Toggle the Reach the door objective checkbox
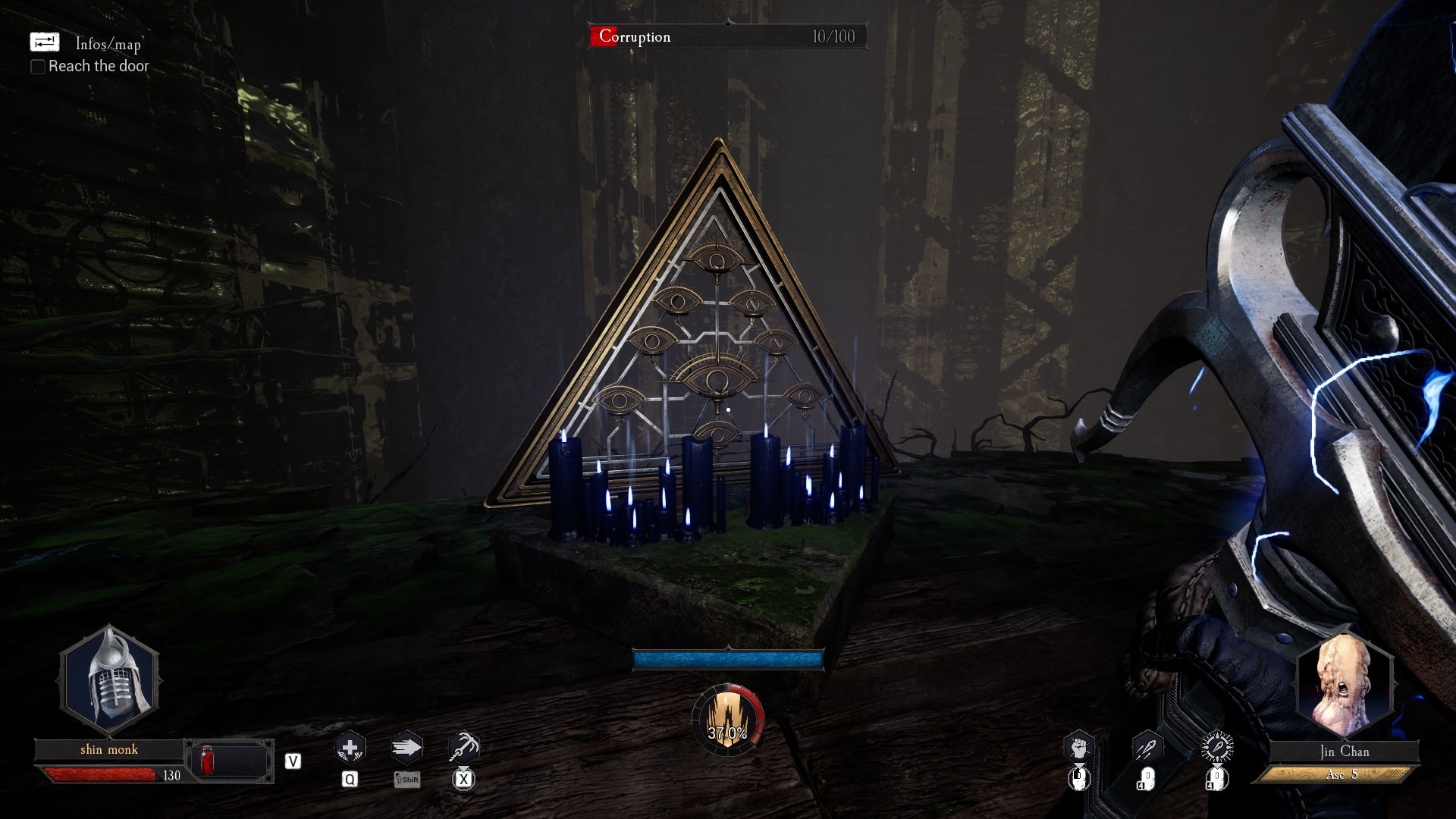 pyautogui.click(x=37, y=67)
